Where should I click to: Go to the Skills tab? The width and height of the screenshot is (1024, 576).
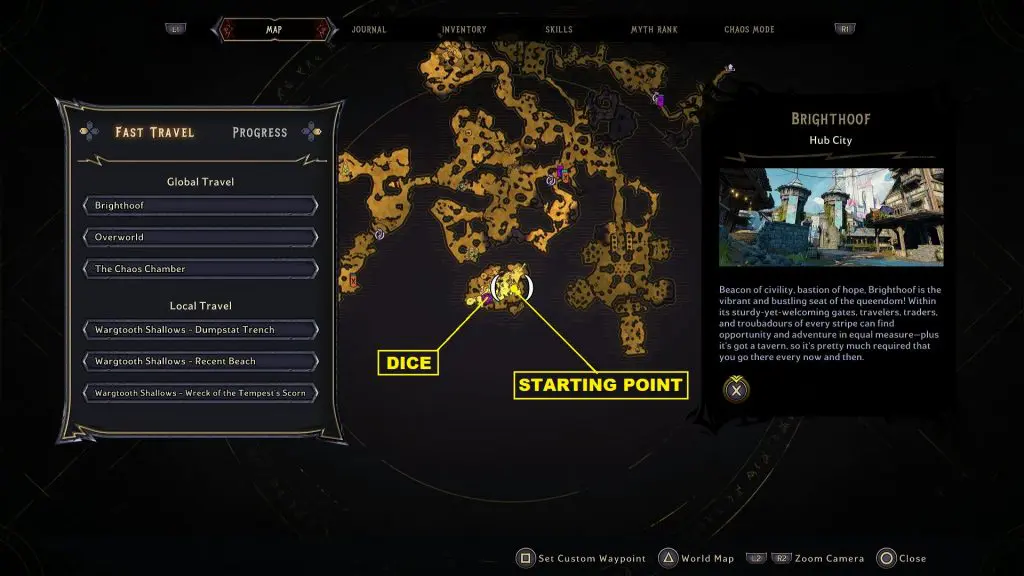tap(559, 30)
